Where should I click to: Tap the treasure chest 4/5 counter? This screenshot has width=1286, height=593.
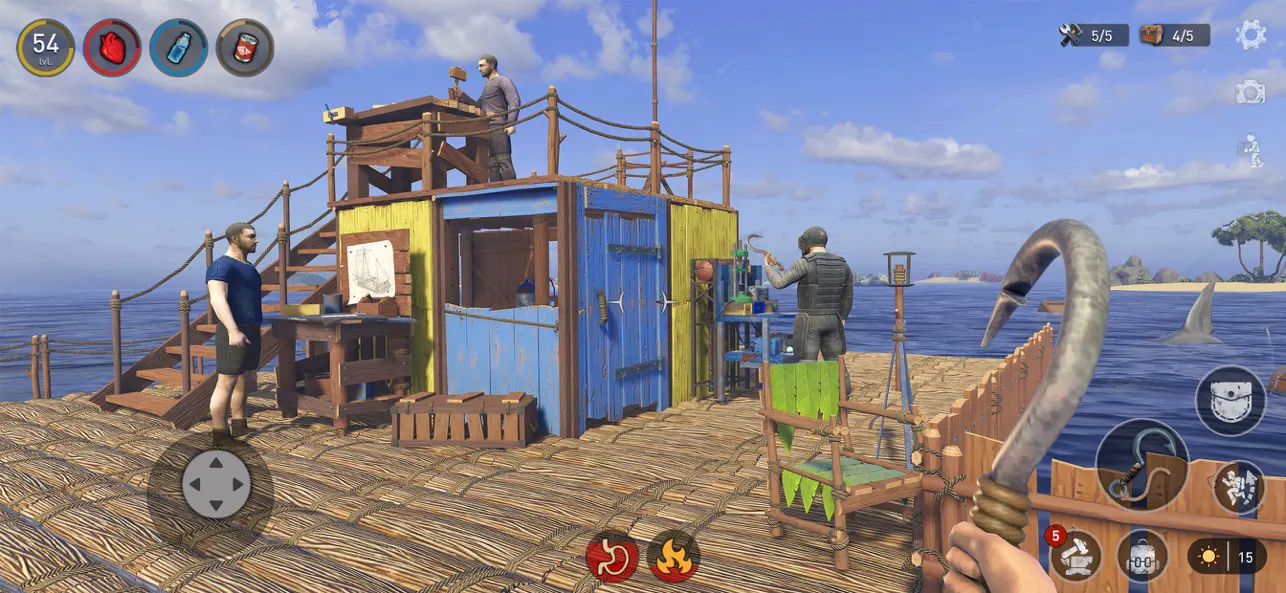pos(1174,35)
